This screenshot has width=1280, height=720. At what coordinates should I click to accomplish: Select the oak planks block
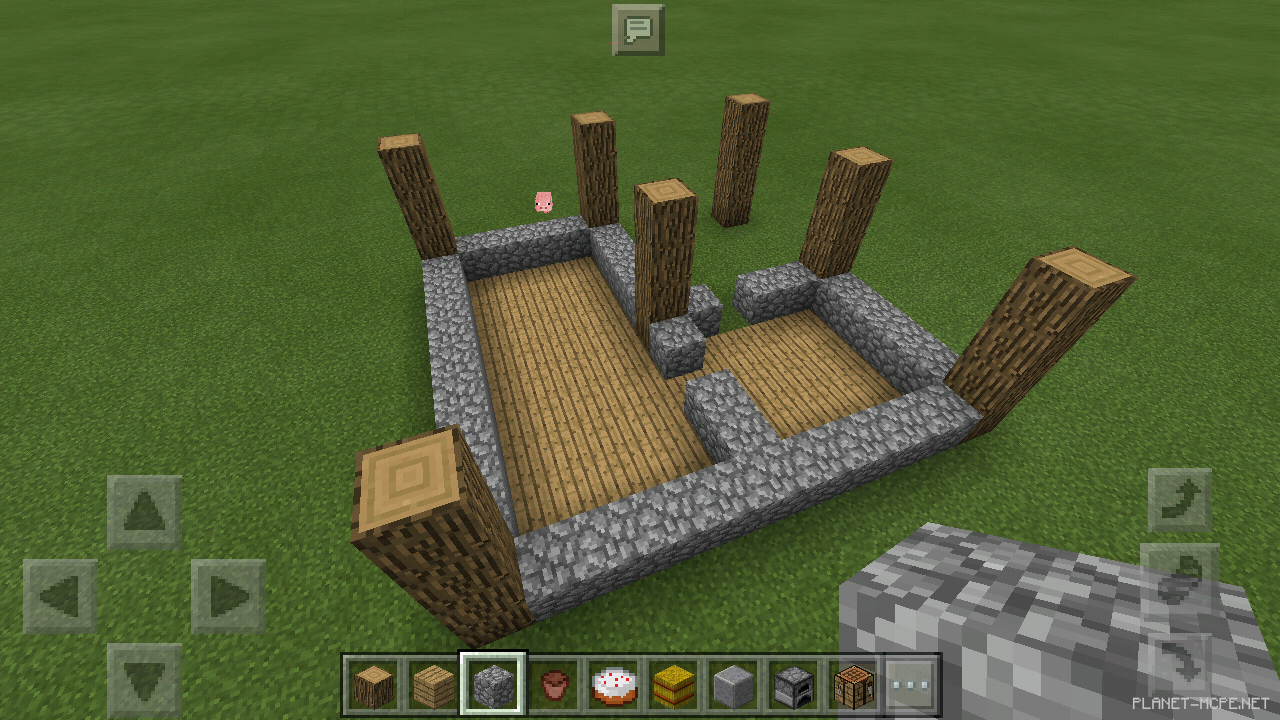(x=432, y=686)
